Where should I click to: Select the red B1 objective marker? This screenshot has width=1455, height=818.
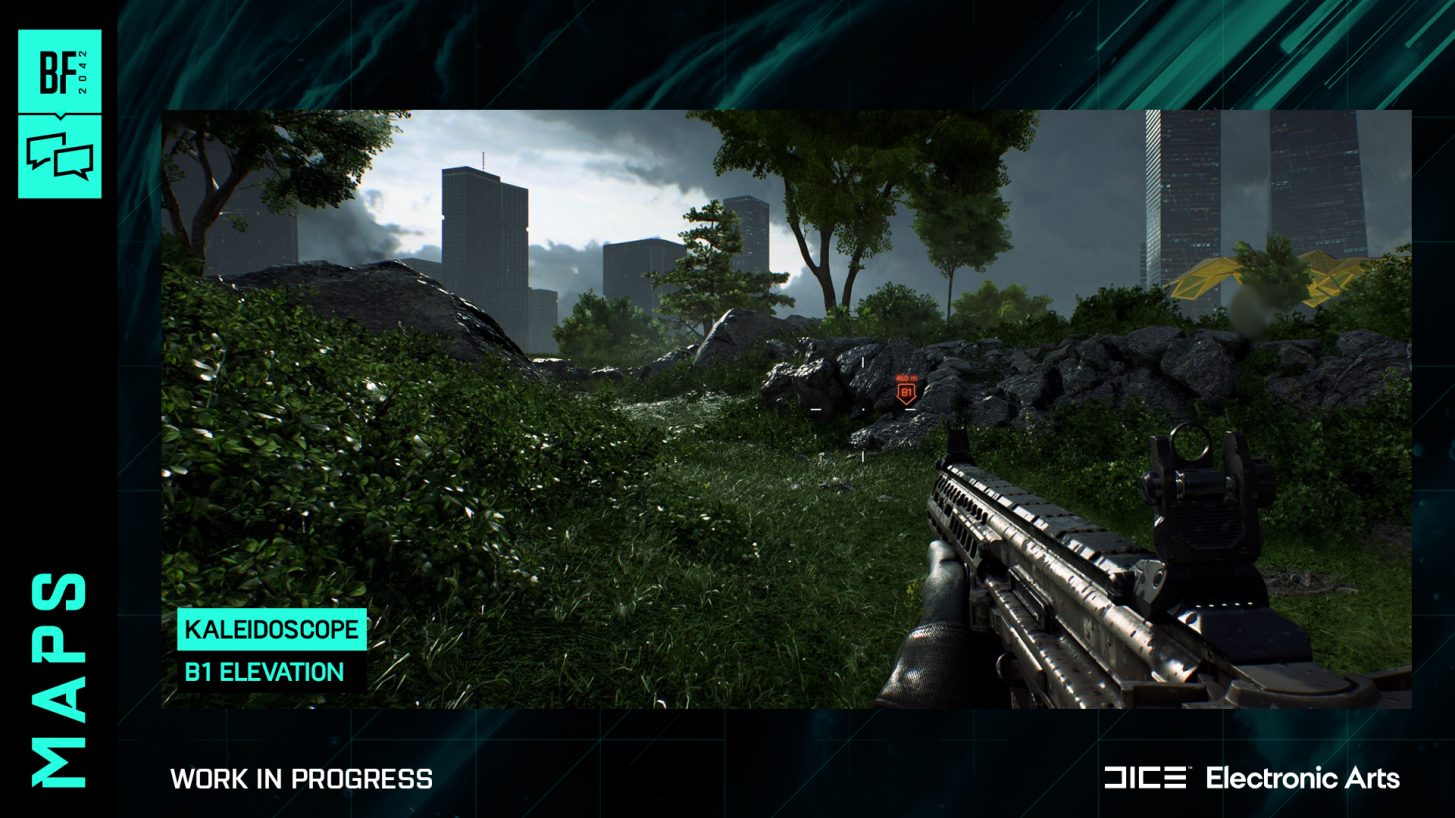pyautogui.click(x=907, y=392)
